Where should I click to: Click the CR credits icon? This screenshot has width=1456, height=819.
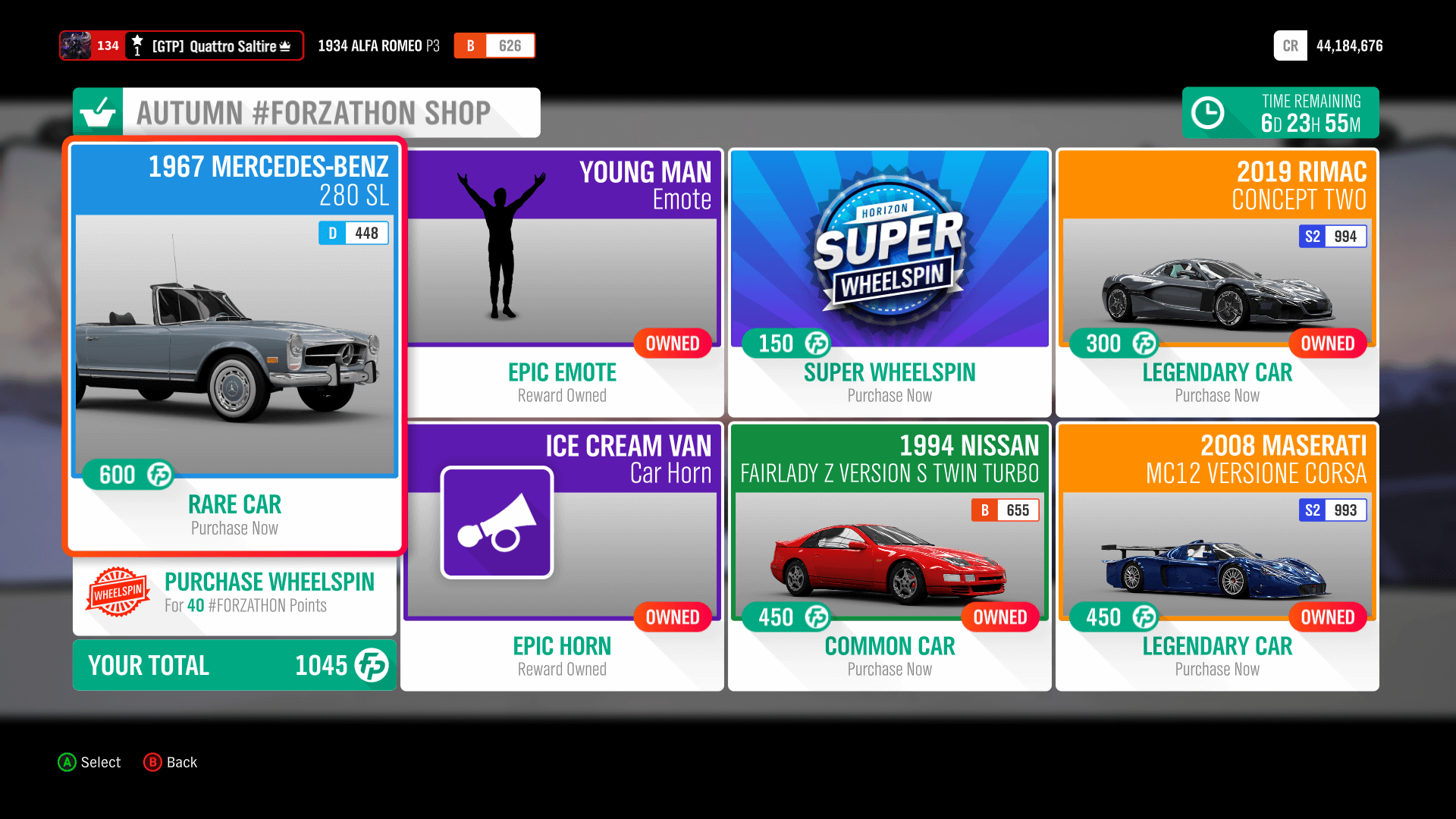click(1290, 45)
